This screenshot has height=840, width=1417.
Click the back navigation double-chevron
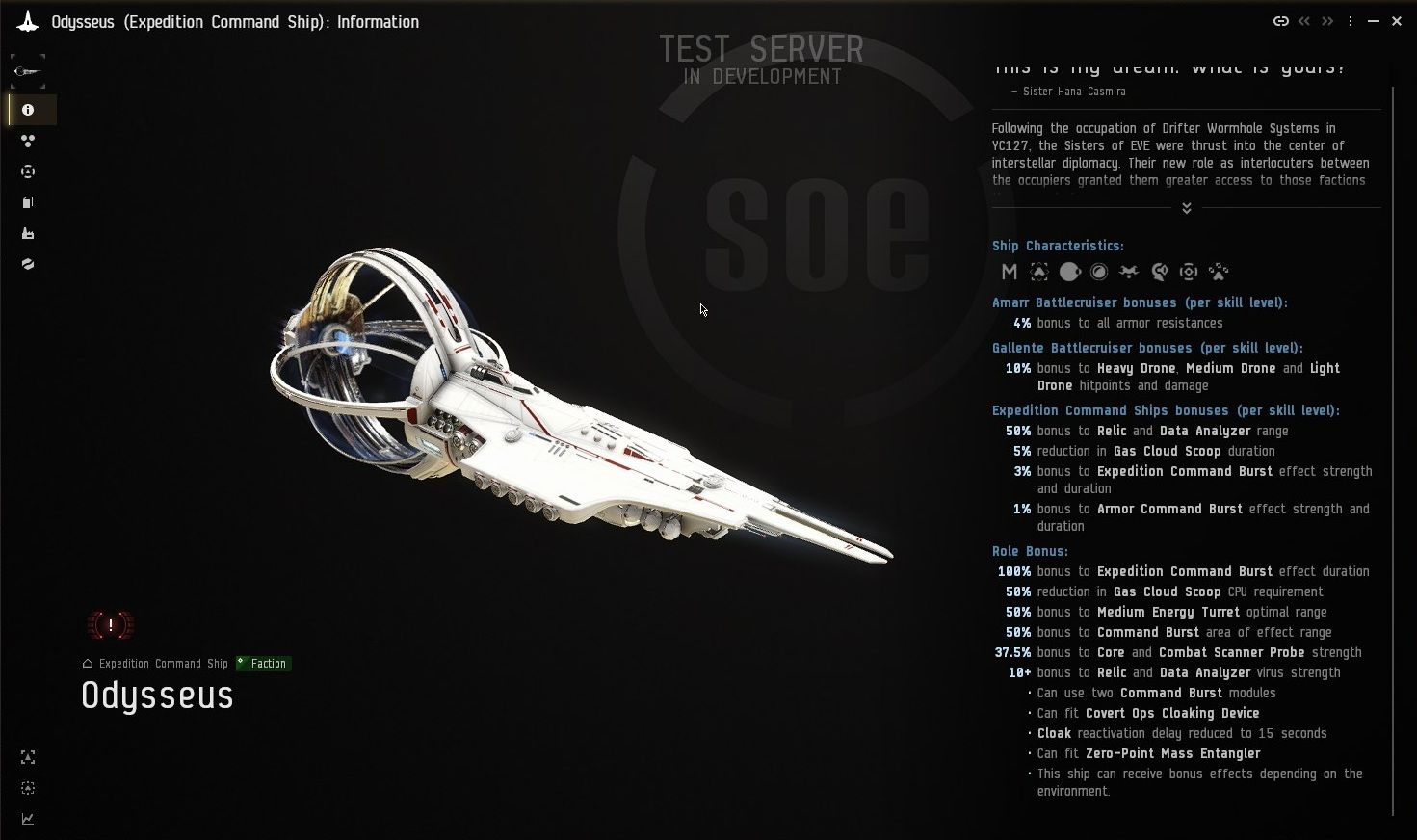coord(1304,20)
